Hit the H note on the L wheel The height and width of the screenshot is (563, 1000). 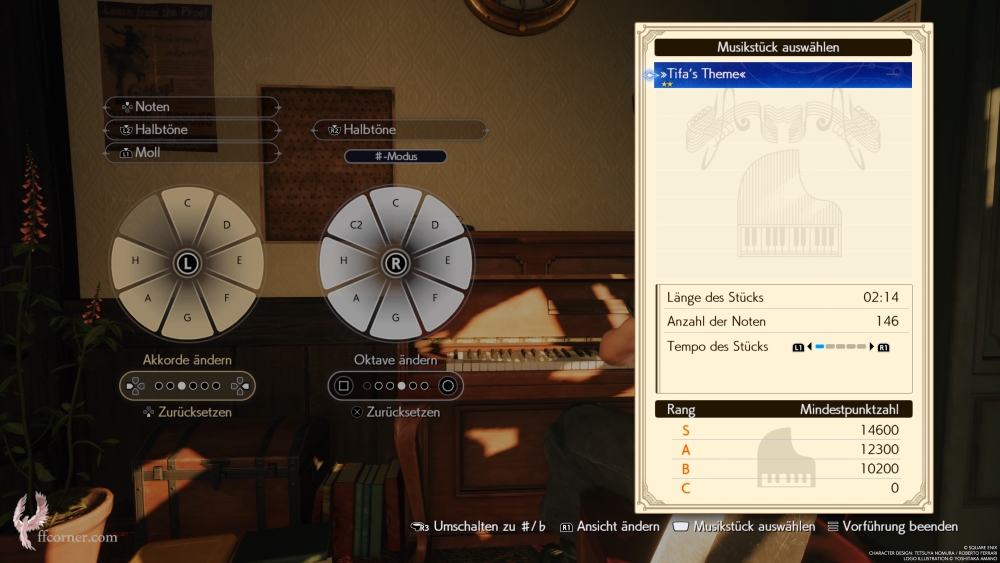click(133, 260)
